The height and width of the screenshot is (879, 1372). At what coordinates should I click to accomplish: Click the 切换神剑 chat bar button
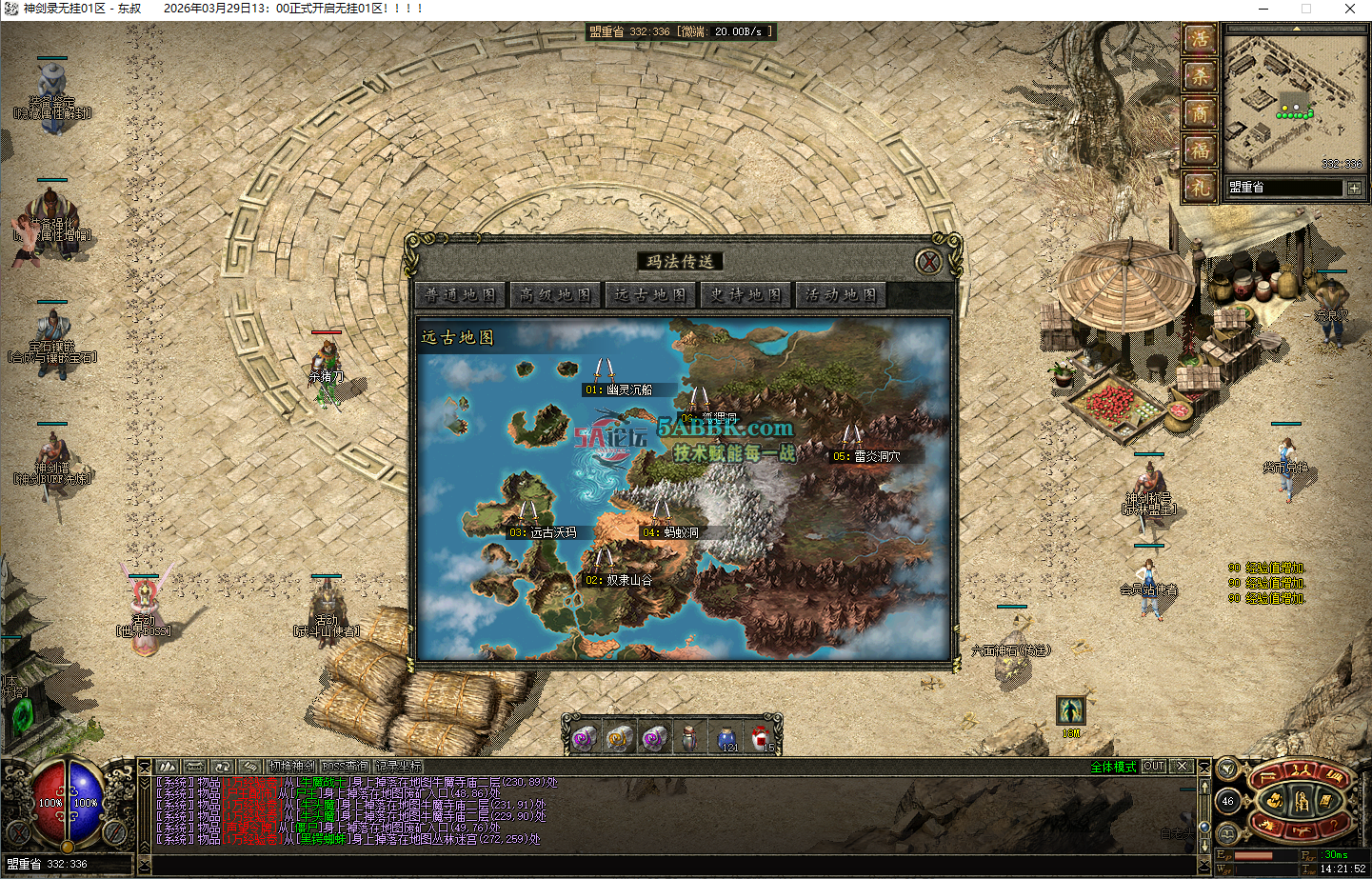point(291,767)
